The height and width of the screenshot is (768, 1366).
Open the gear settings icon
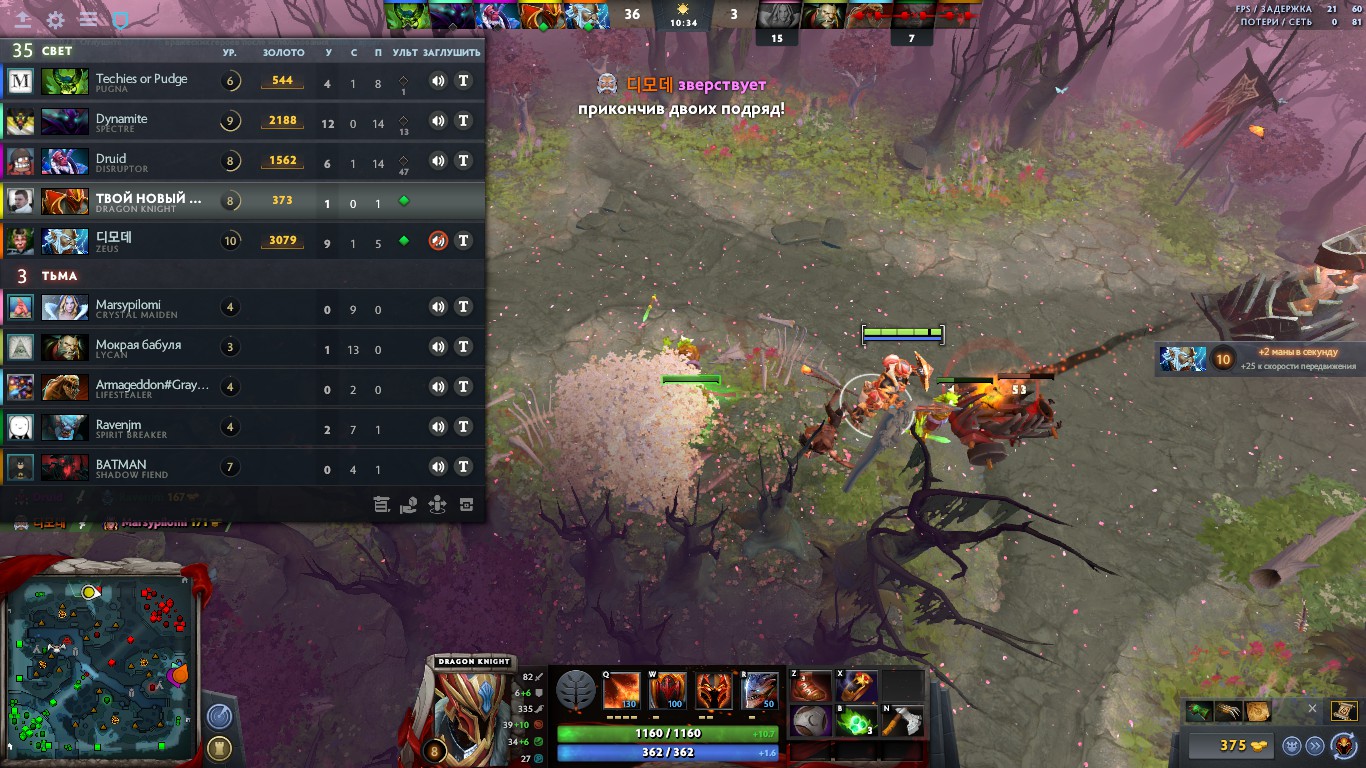point(56,19)
